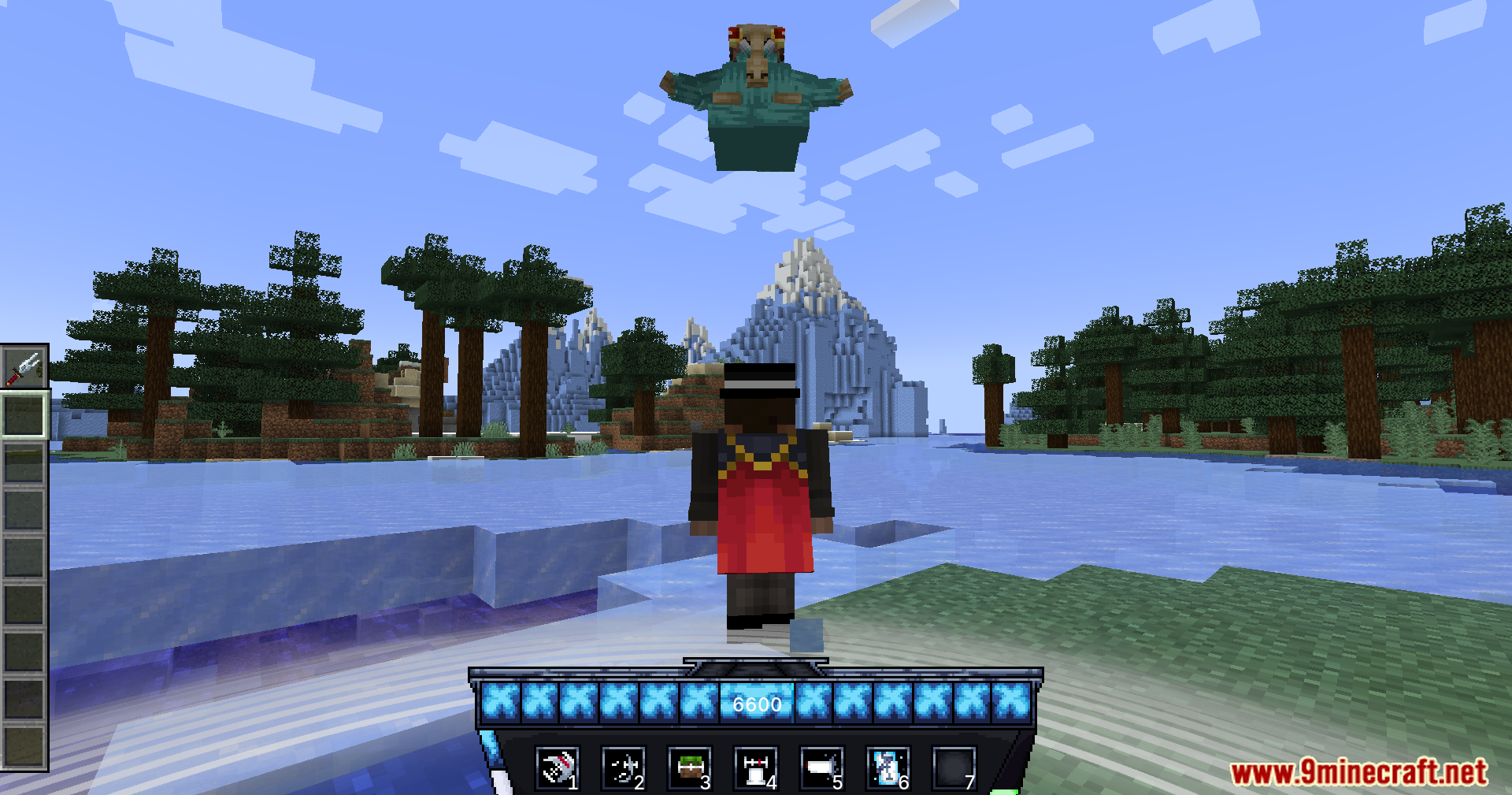Select the sword in the side hotbar

(24, 367)
